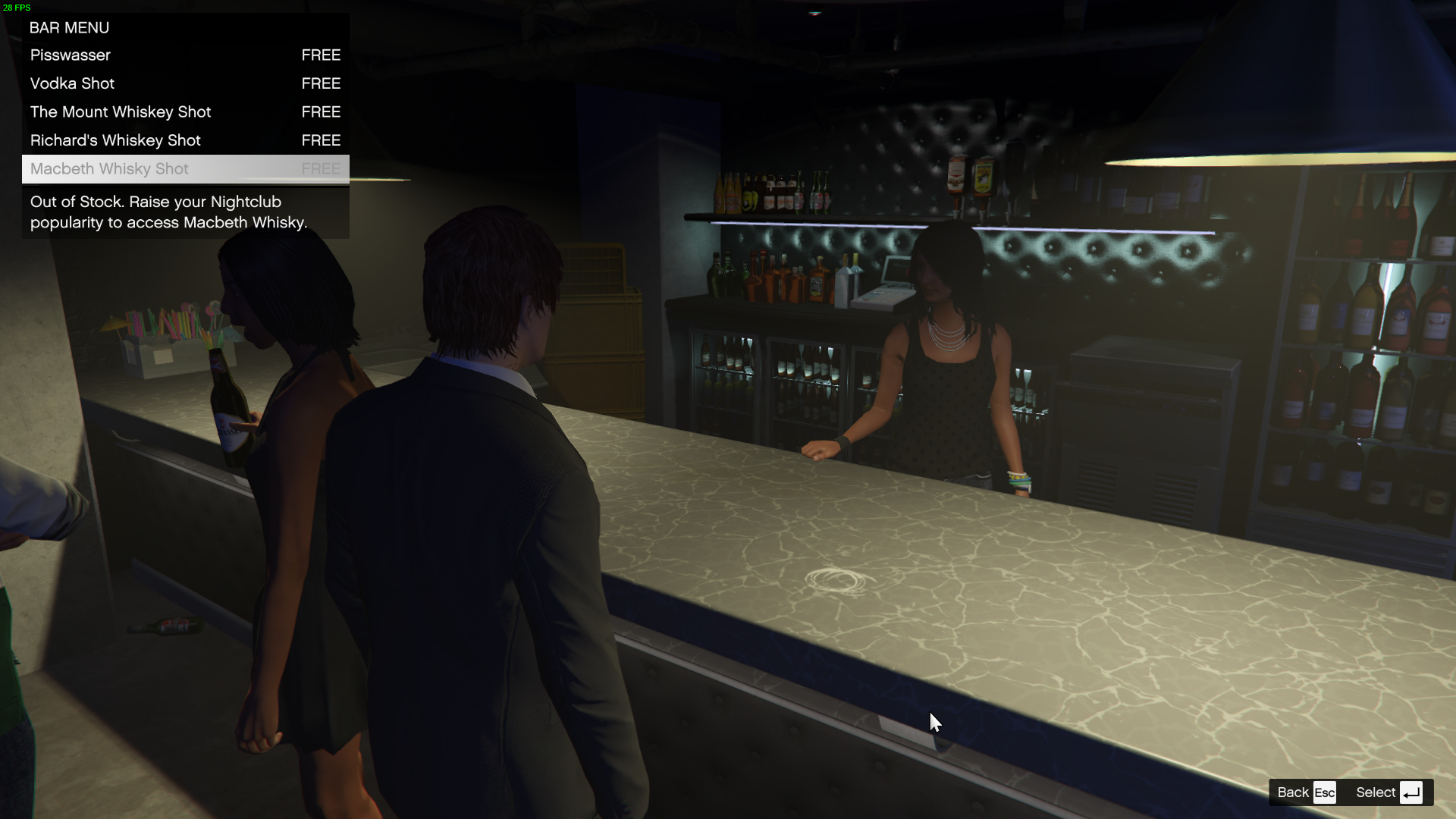Click the Back button in the corner
Viewport: 1456px width, 819px height.
pyautogui.click(x=1305, y=792)
